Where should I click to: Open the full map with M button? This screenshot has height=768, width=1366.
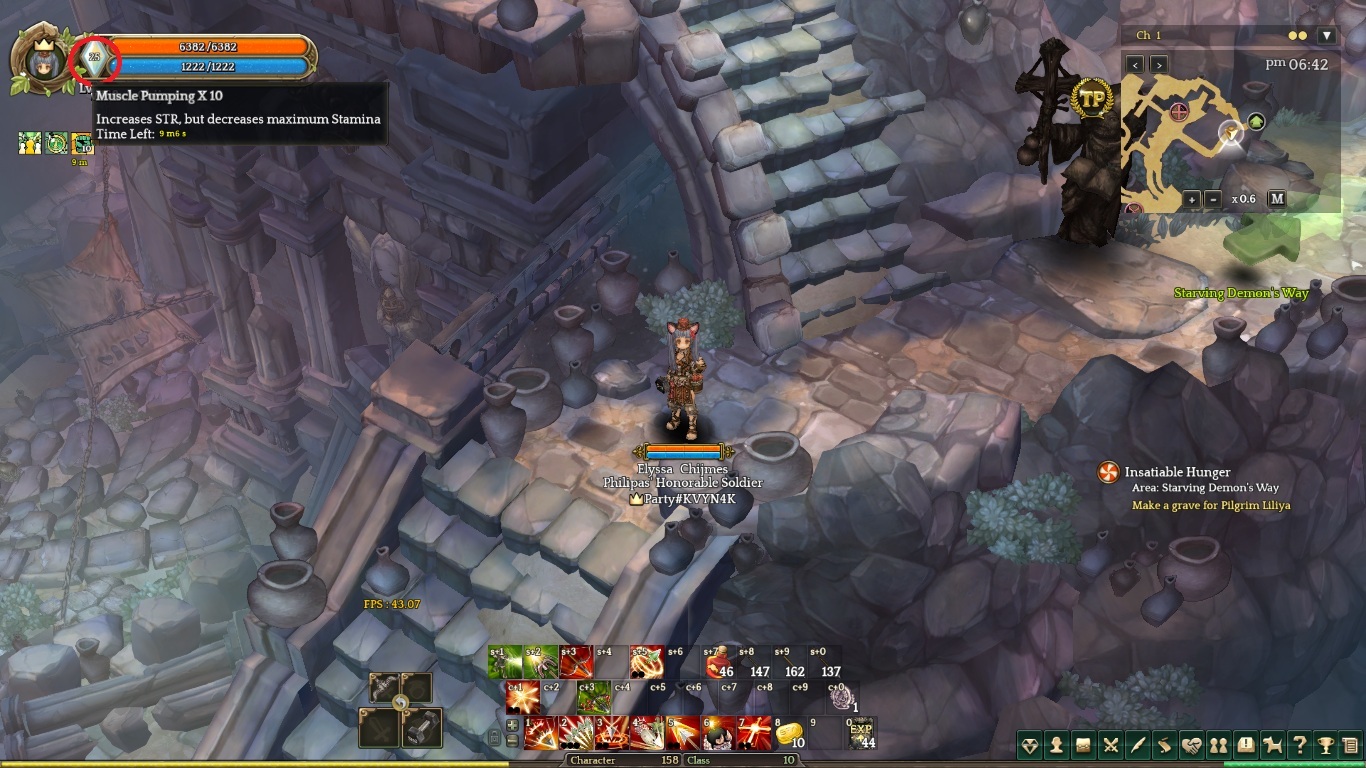[1277, 199]
